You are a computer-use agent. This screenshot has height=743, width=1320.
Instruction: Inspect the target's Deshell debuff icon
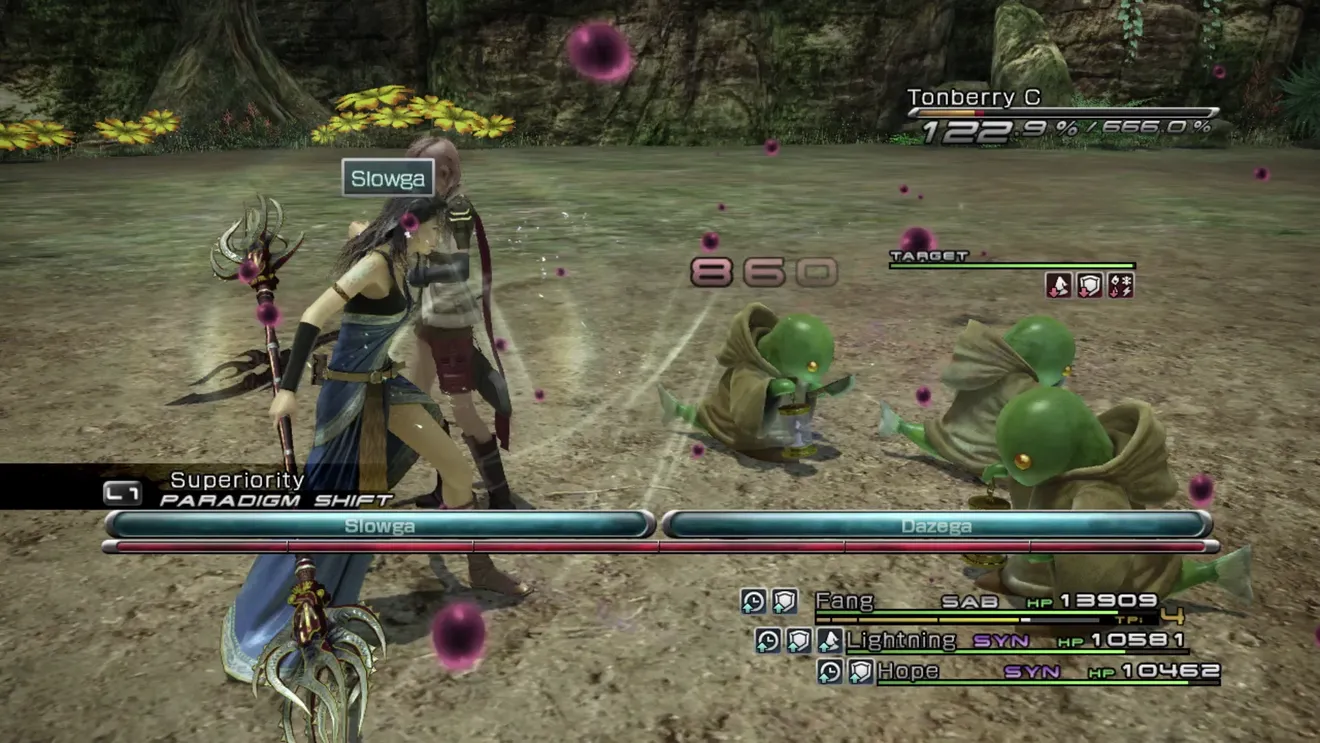click(1058, 286)
